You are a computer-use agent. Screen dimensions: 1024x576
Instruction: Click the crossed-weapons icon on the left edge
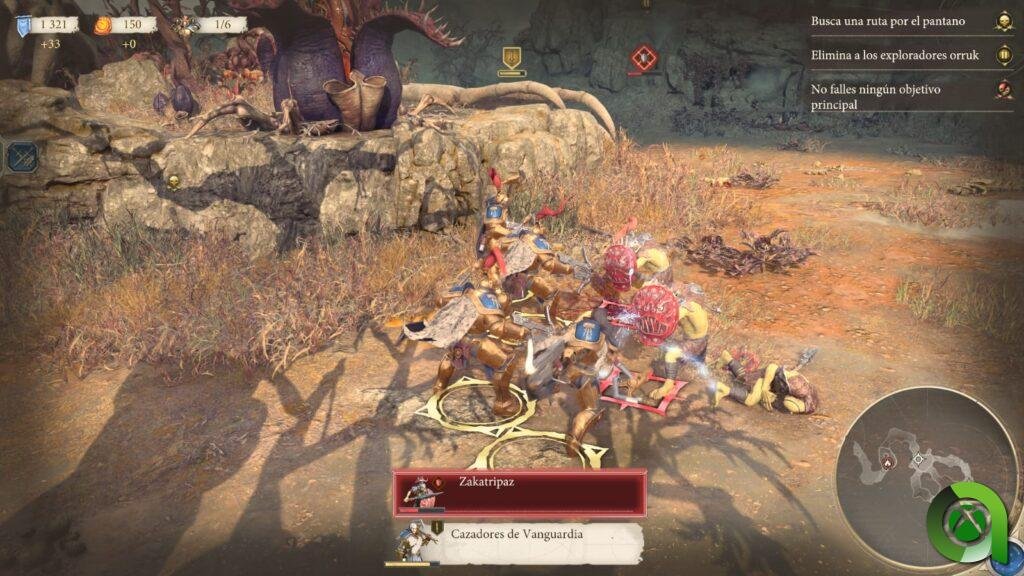20,156
